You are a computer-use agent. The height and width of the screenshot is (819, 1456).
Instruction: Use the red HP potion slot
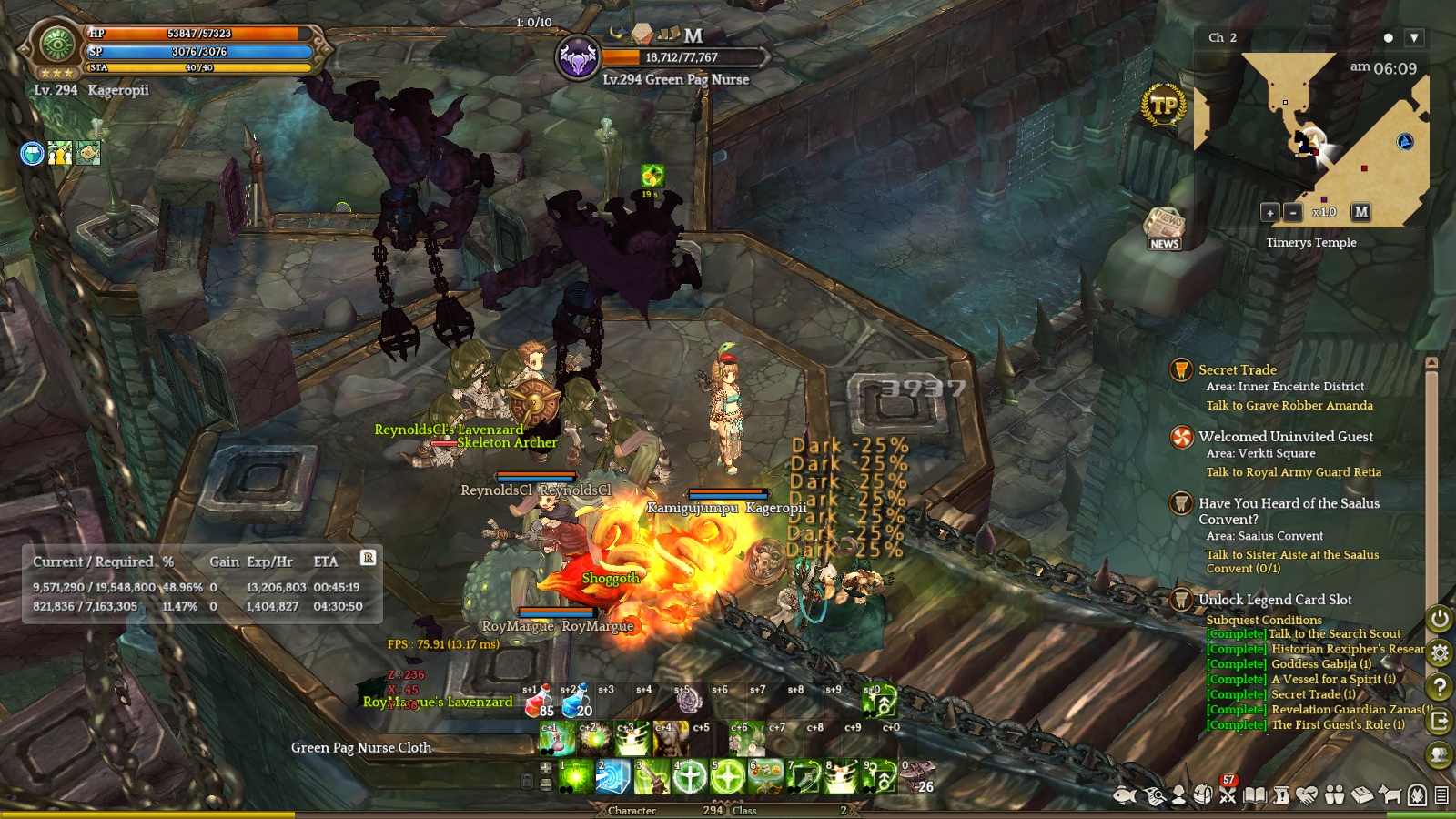pos(538,702)
